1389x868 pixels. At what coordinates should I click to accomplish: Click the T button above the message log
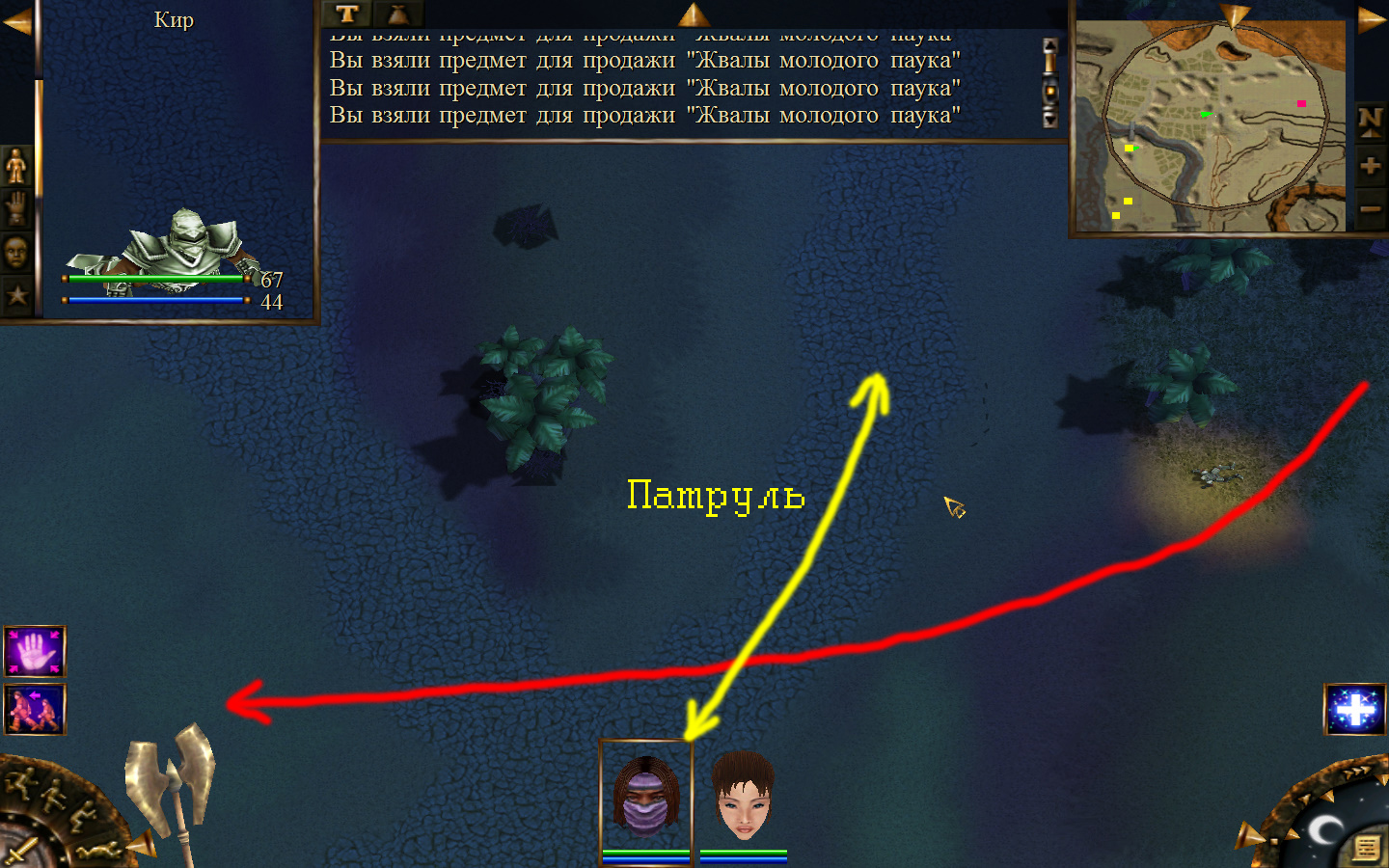pos(347,14)
